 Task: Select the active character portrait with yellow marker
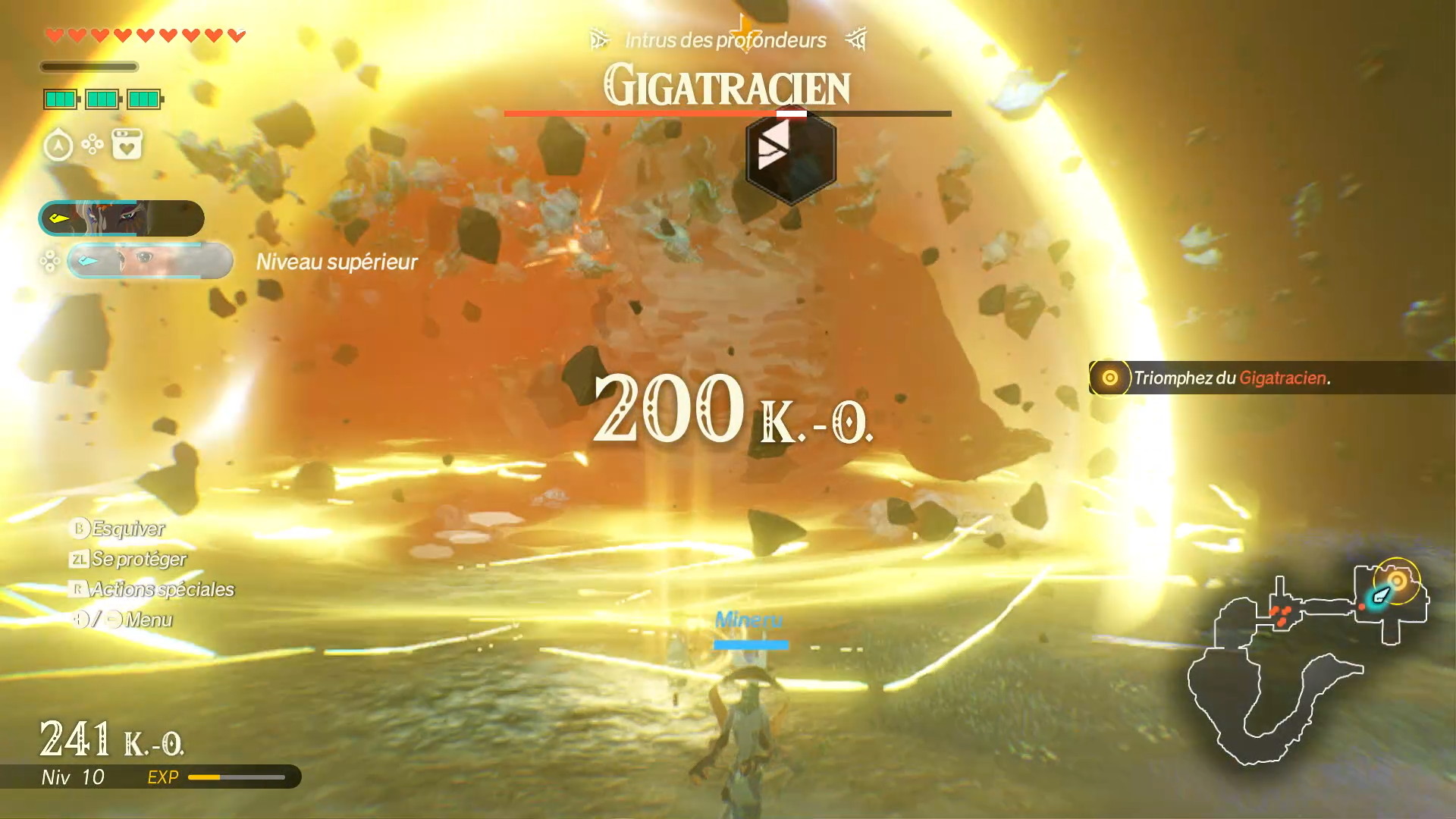tap(121, 218)
